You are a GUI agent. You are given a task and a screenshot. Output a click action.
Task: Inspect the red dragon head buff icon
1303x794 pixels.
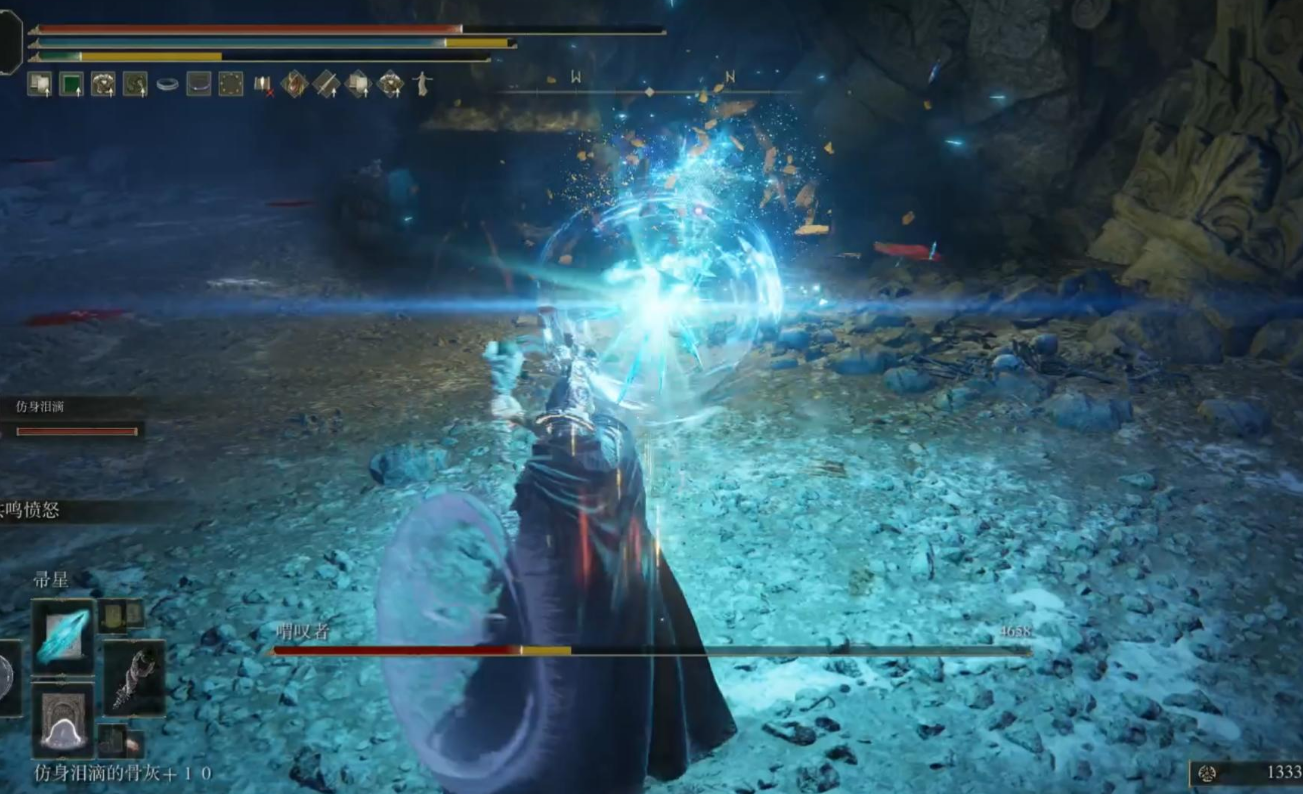294,84
